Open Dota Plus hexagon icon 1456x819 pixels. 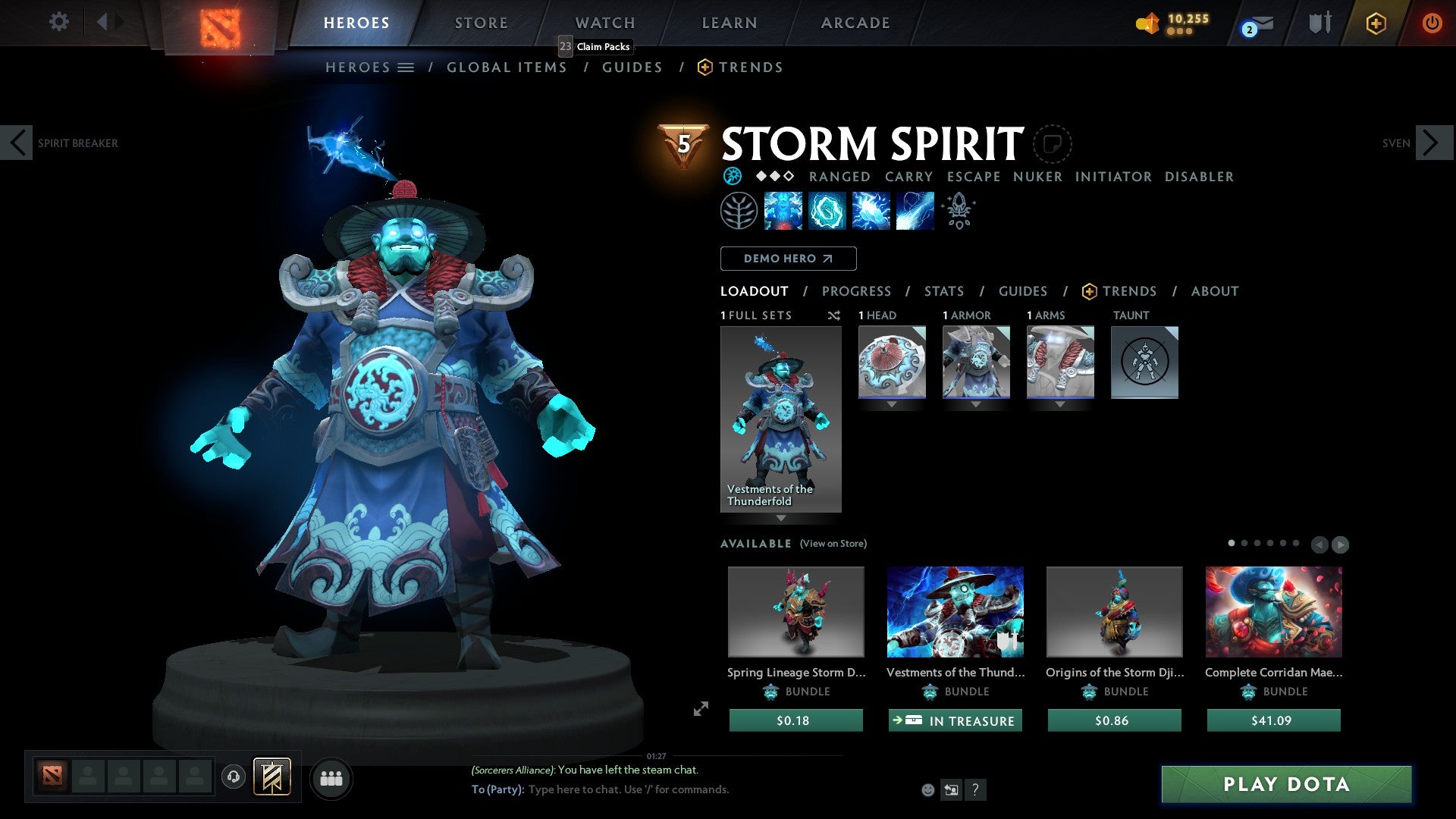point(1376,23)
